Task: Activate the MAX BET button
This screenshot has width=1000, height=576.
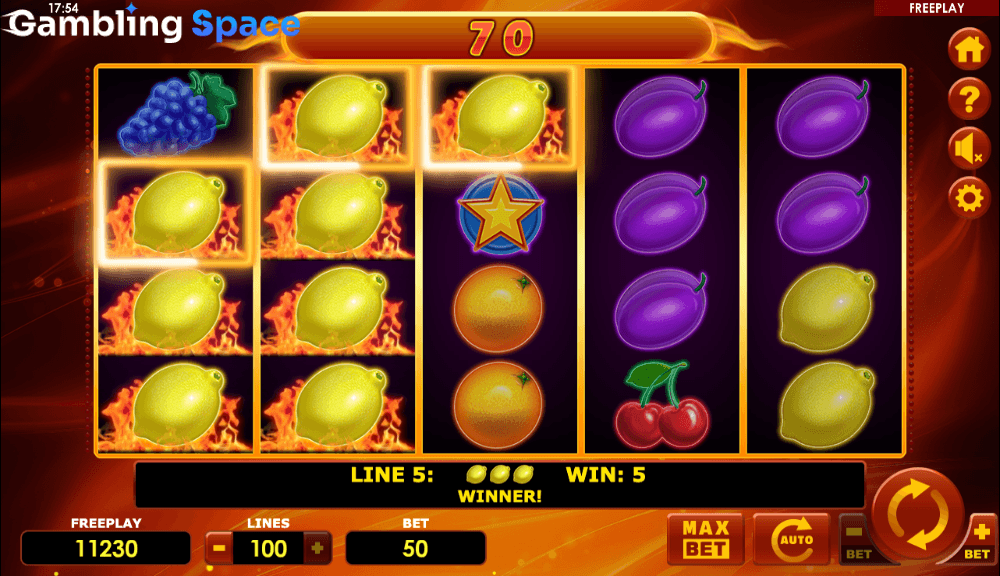Action: 706,538
